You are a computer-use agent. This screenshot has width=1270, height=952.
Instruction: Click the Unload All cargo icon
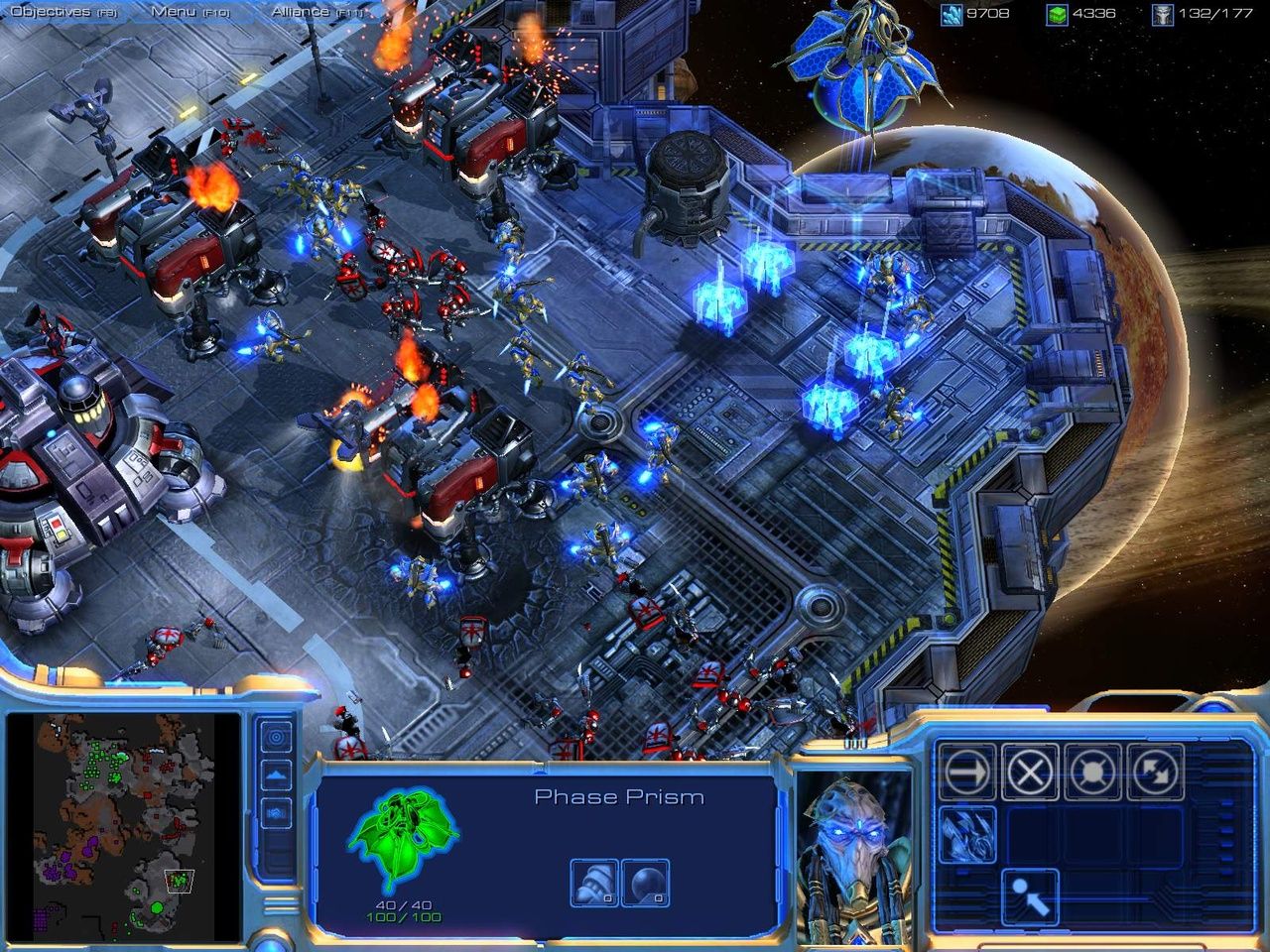[1030, 897]
